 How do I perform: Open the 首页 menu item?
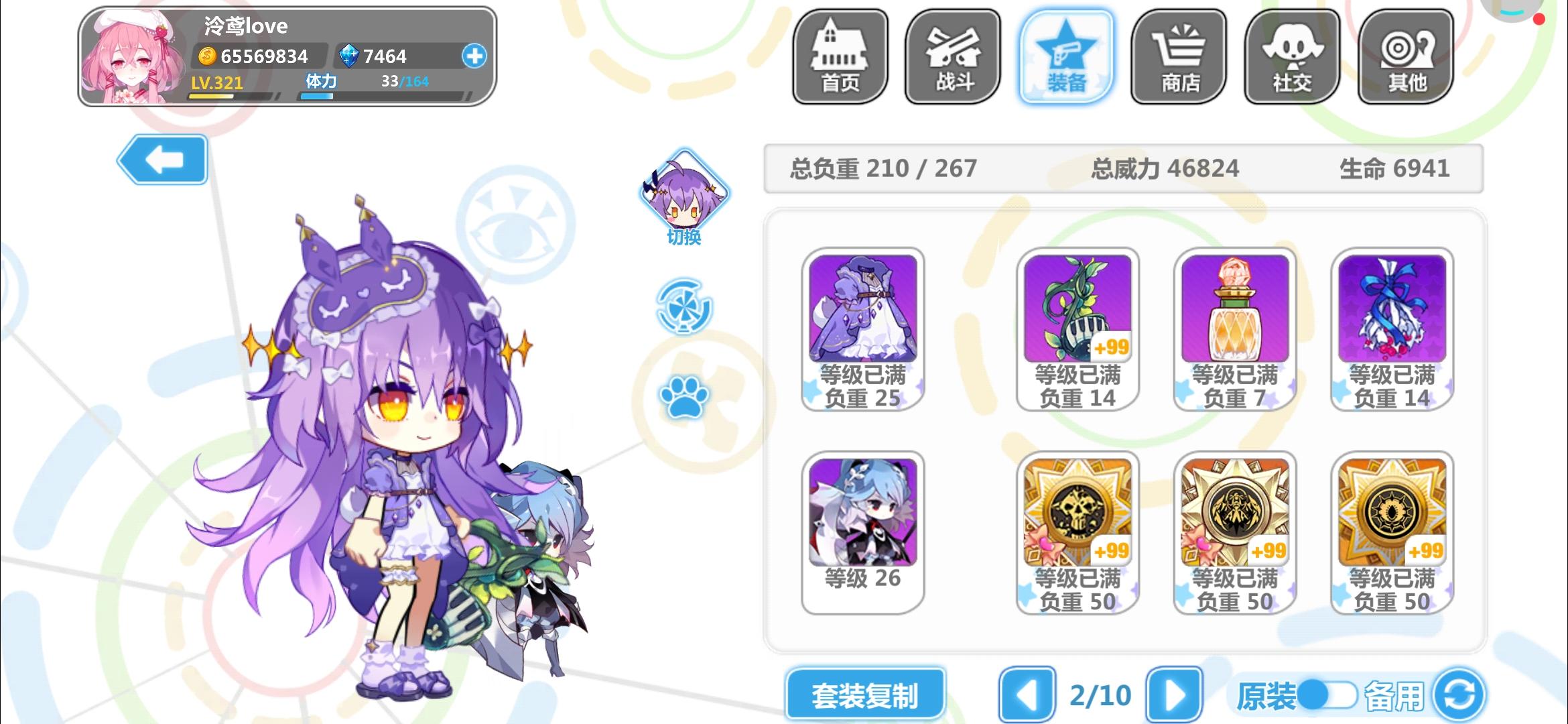point(840,57)
